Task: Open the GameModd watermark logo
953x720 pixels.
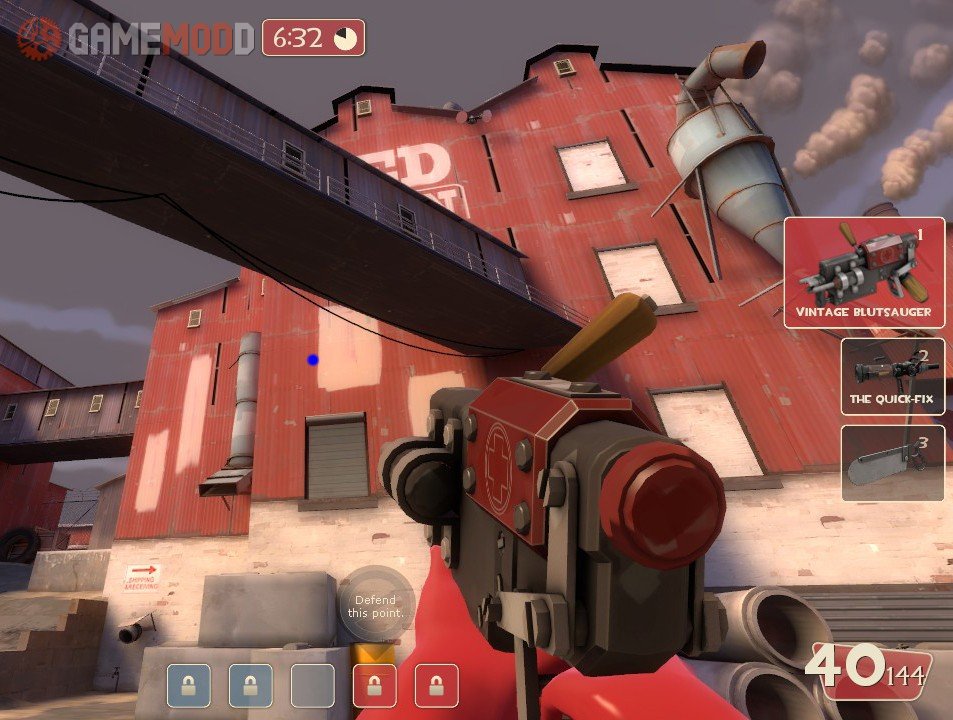Action: (135, 38)
